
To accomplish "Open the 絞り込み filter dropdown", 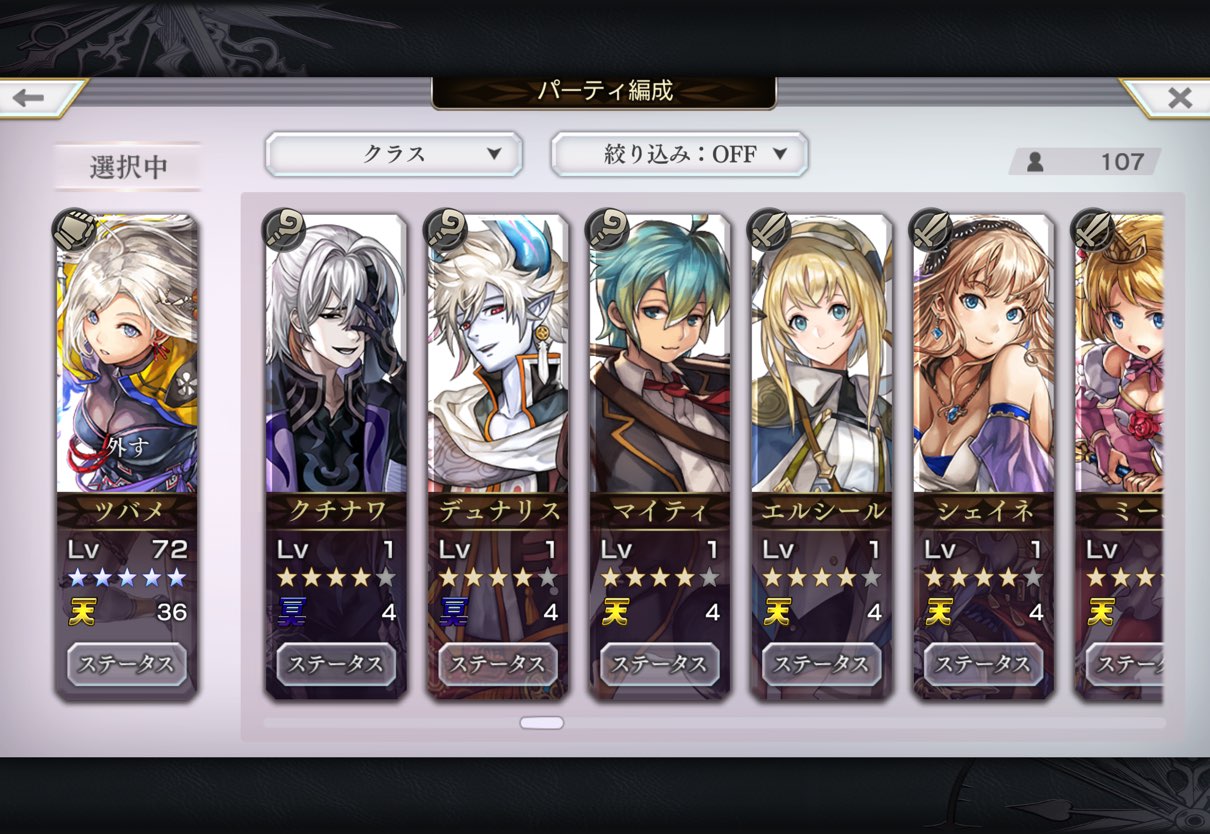I will tap(679, 154).
